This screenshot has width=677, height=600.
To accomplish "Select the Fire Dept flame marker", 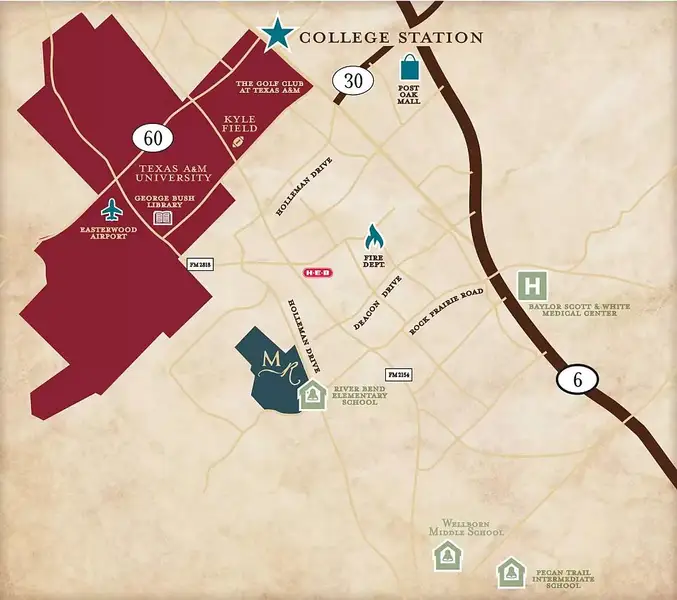I will (x=374, y=239).
